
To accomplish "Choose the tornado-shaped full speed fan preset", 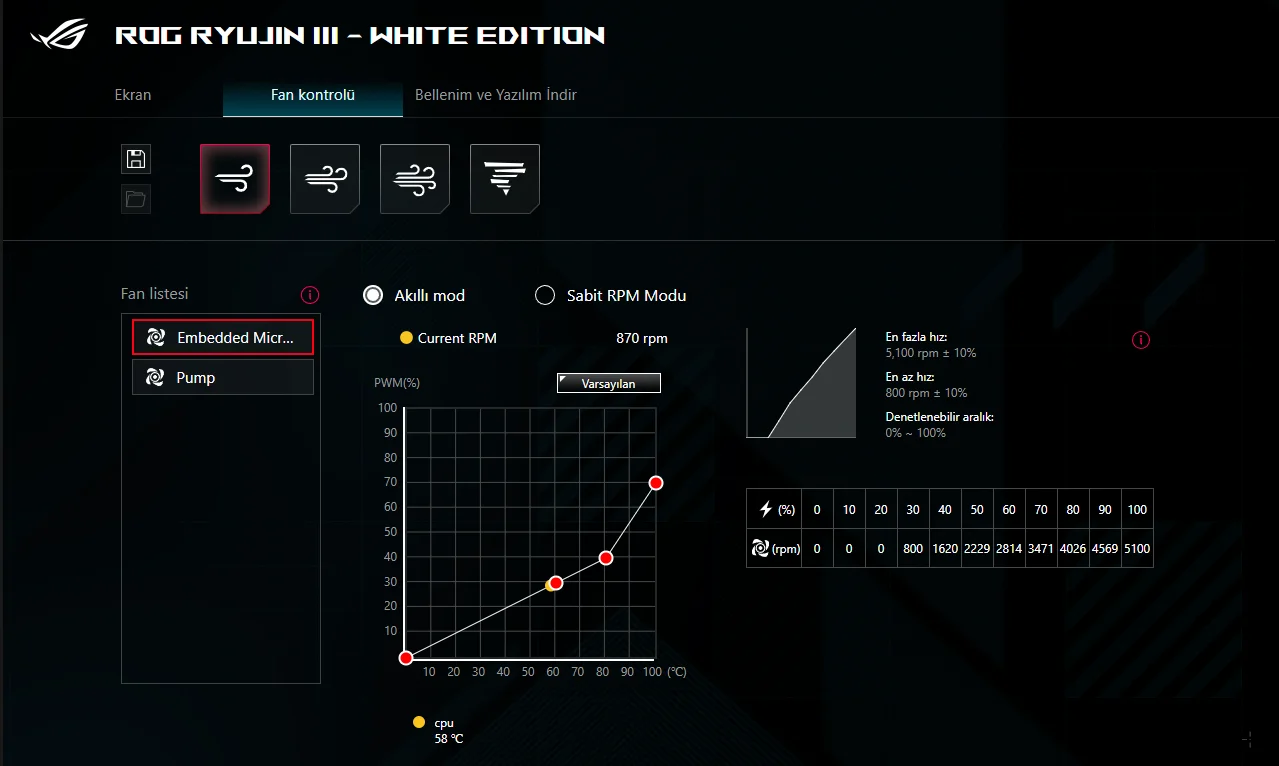I will [x=505, y=179].
